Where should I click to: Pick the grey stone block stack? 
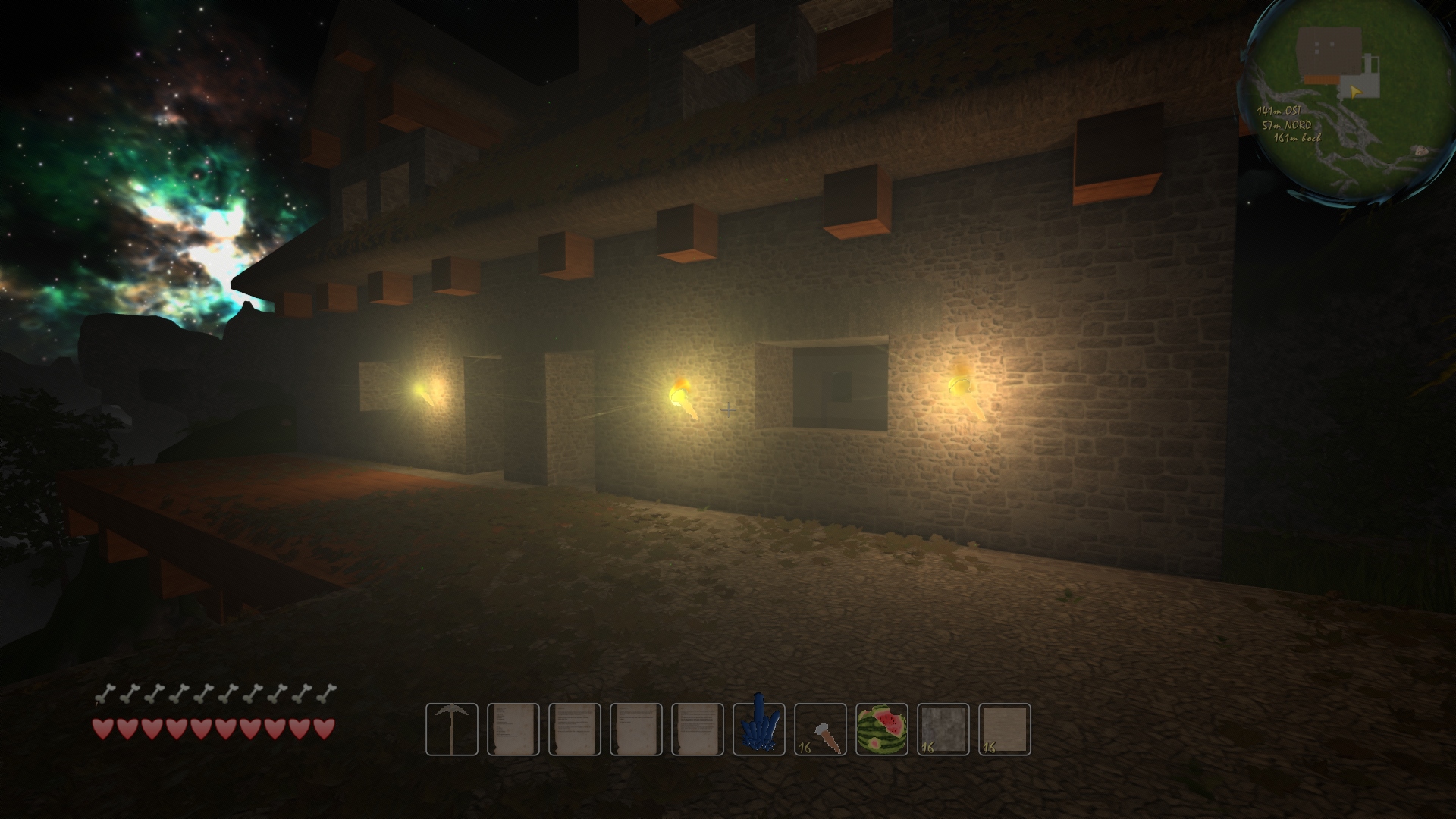pyautogui.click(x=943, y=730)
